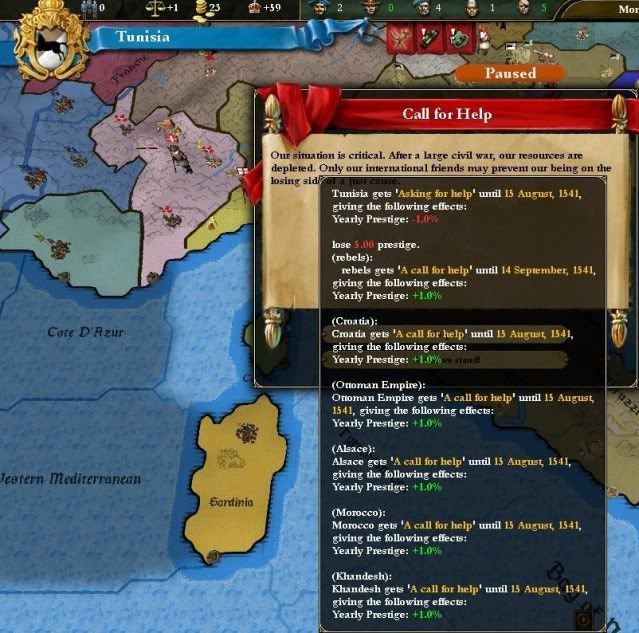Click the green chest alert flag
This screenshot has width=639, height=633.
tap(460, 39)
